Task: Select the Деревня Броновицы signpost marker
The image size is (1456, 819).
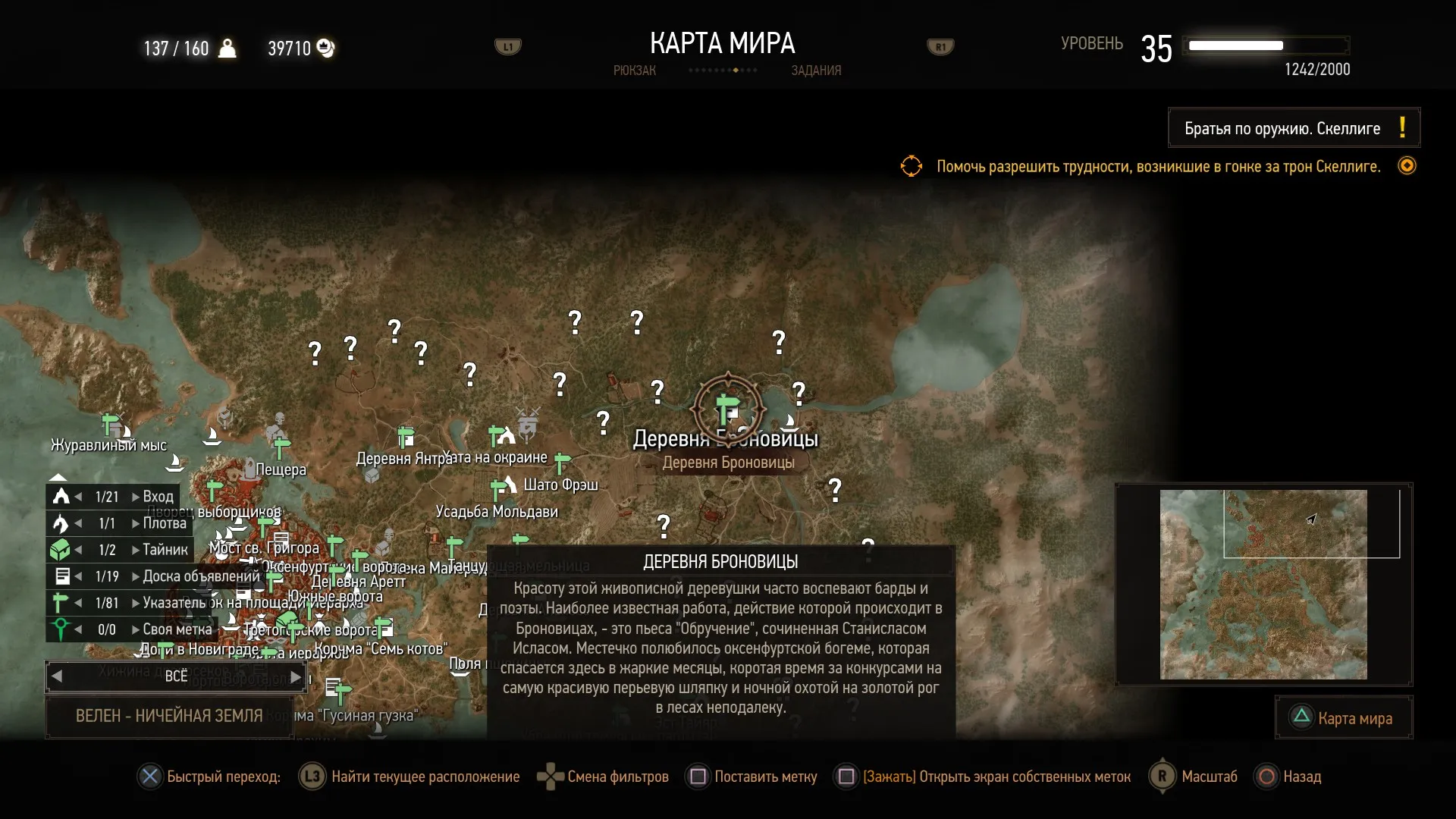Action: click(x=727, y=408)
